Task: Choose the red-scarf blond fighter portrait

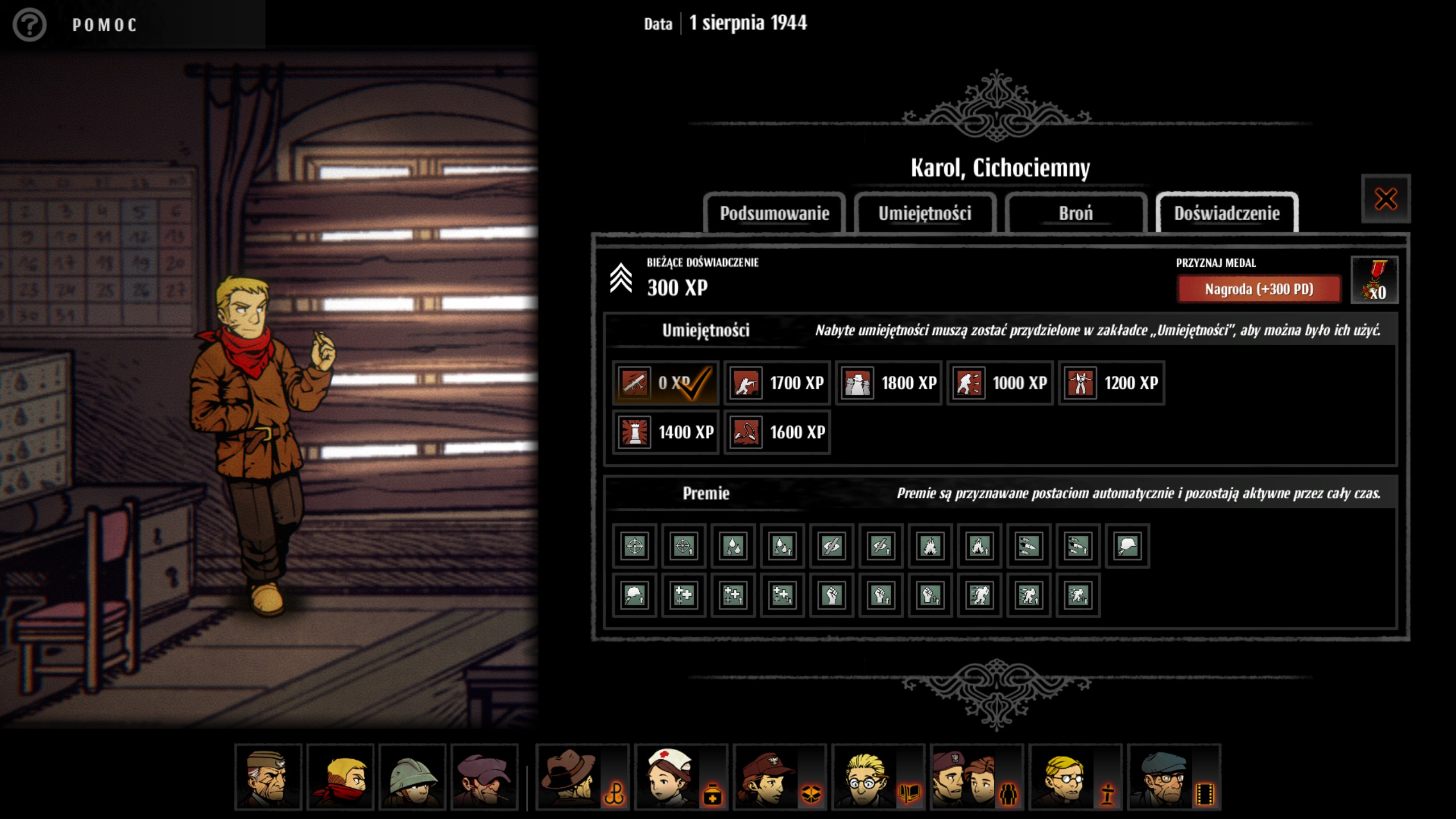Action: click(340, 777)
